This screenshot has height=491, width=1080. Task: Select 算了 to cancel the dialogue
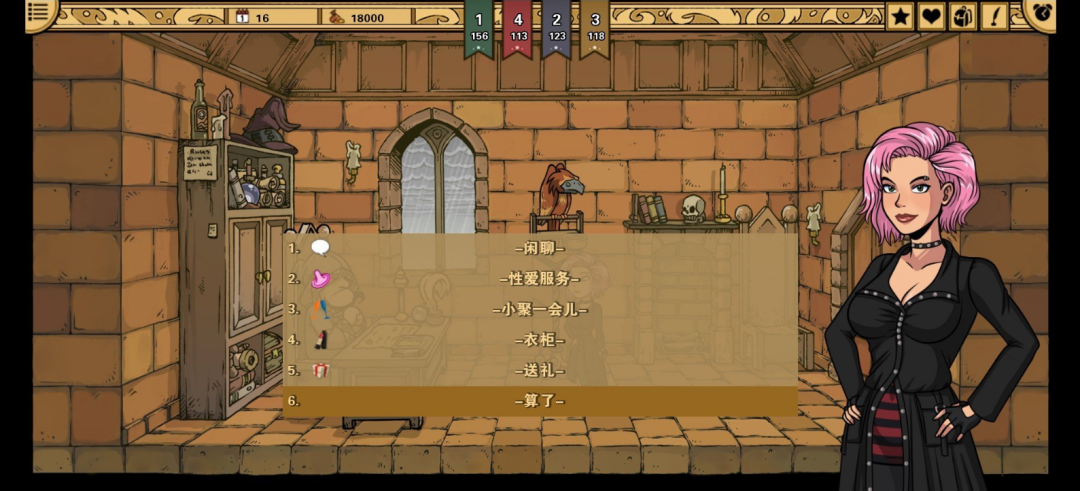coord(540,401)
